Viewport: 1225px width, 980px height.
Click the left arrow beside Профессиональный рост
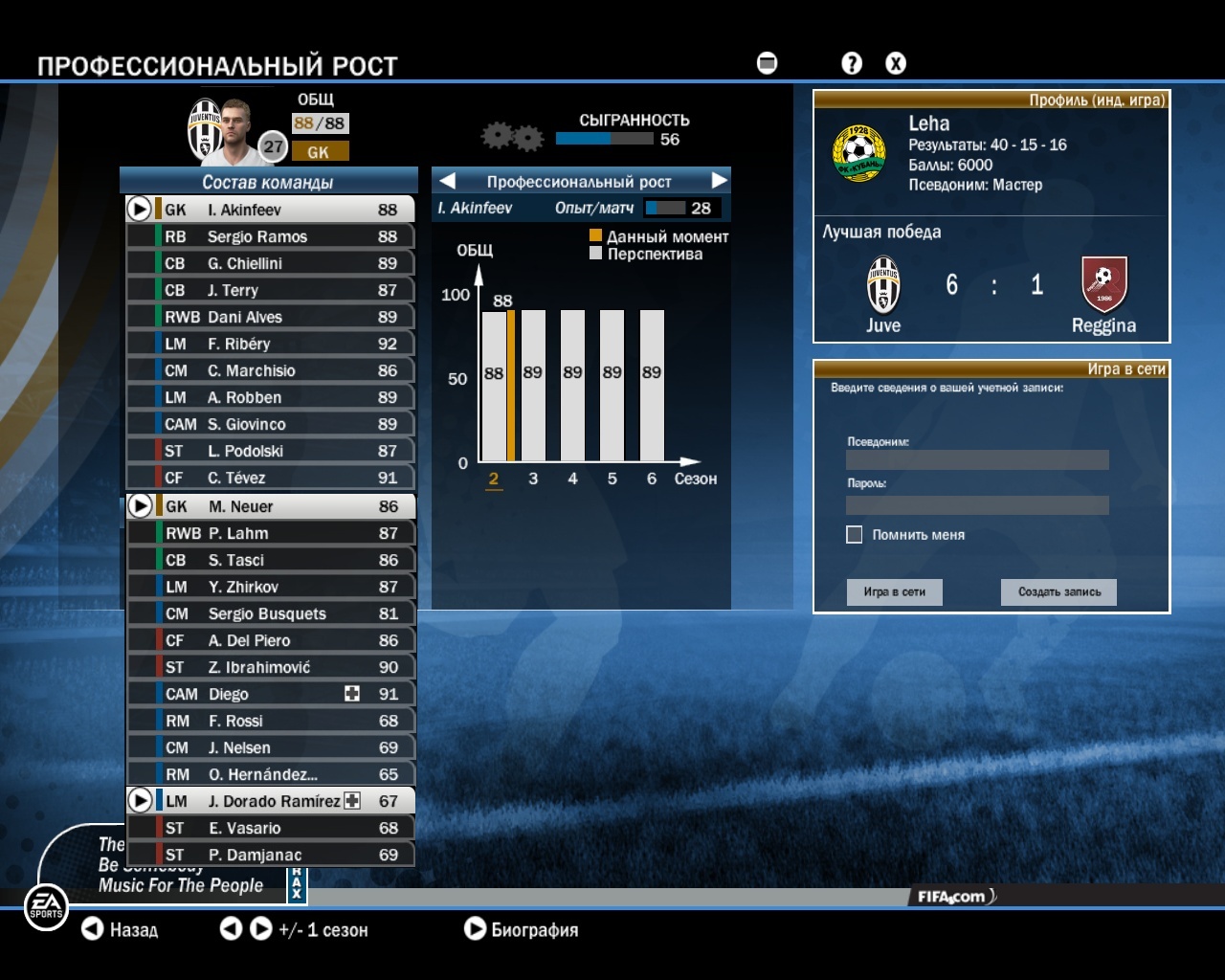coord(447,181)
